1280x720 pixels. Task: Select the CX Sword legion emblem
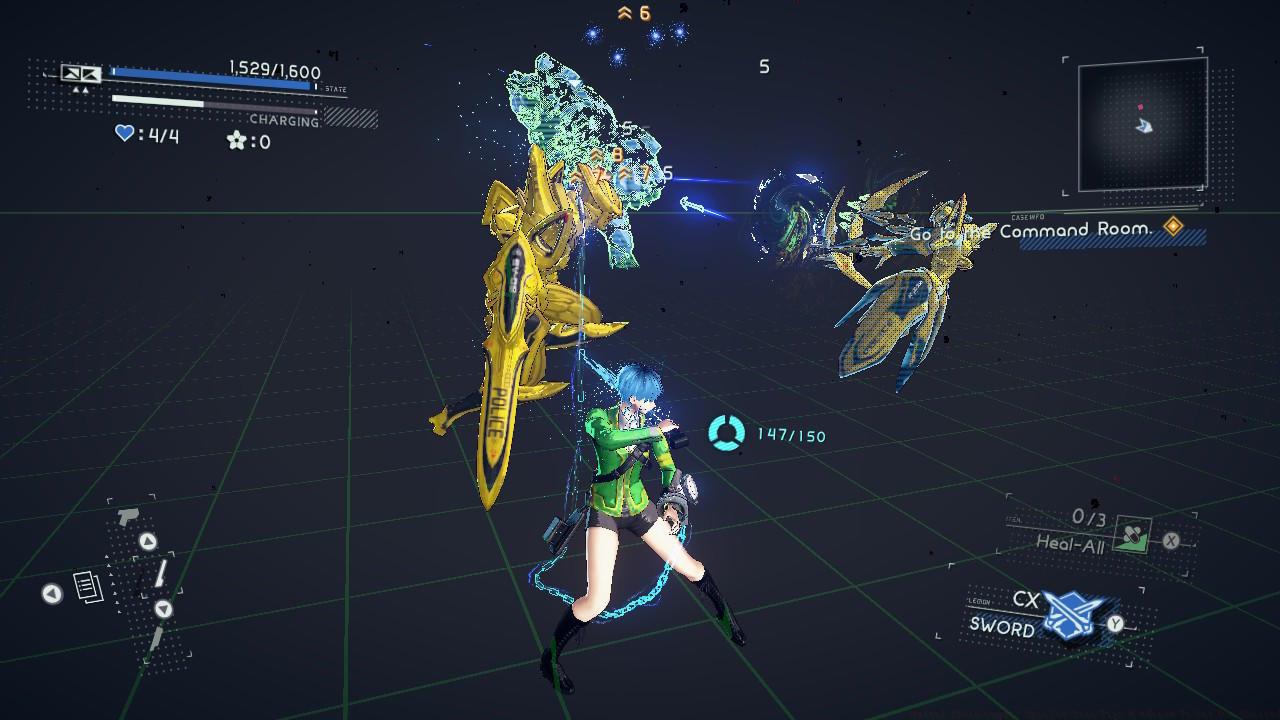(x=1072, y=612)
